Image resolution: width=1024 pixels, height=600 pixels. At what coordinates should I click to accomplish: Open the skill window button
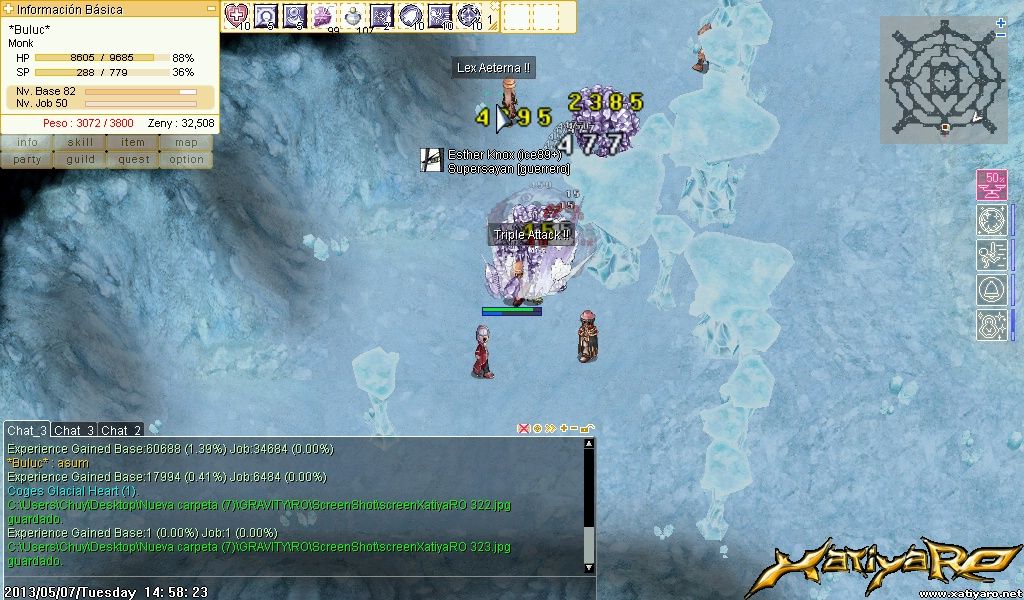coord(80,143)
